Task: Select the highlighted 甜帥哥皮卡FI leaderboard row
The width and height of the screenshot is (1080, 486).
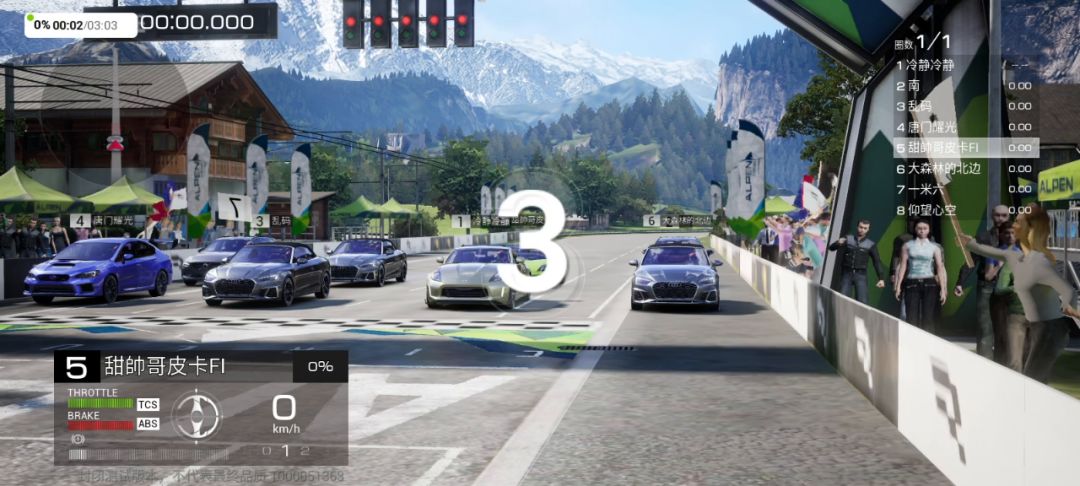Action: click(964, 148)
